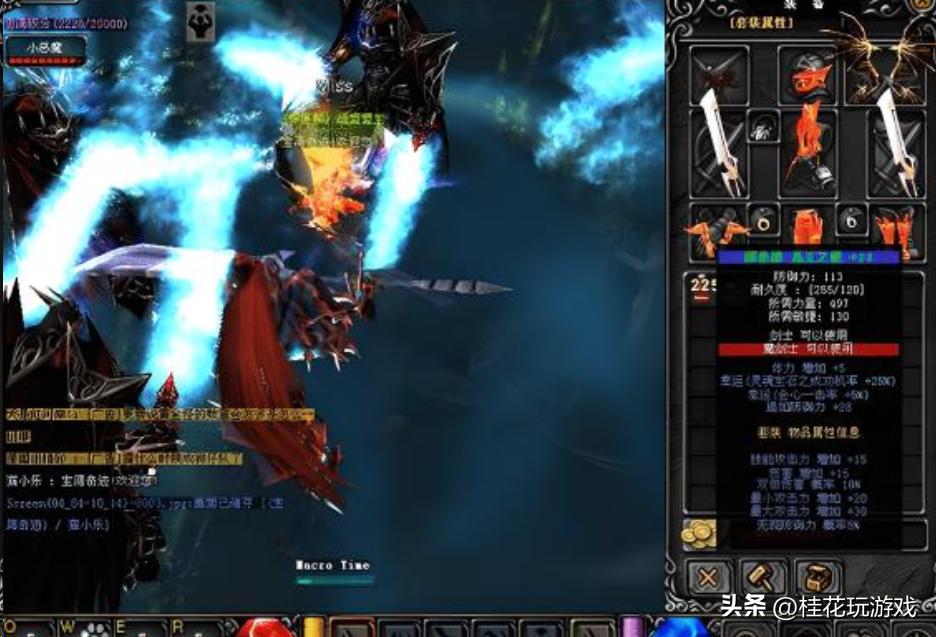
Task: Click the muscle-figure buff icon
Action: tap(199, 21)
